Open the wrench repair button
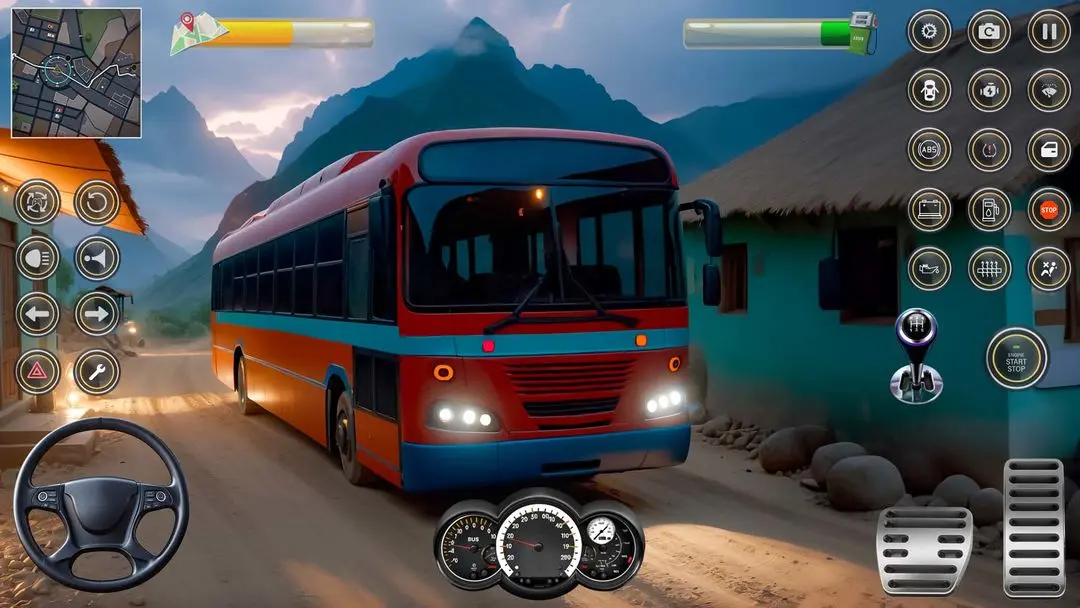 click(x=97, y=372)
